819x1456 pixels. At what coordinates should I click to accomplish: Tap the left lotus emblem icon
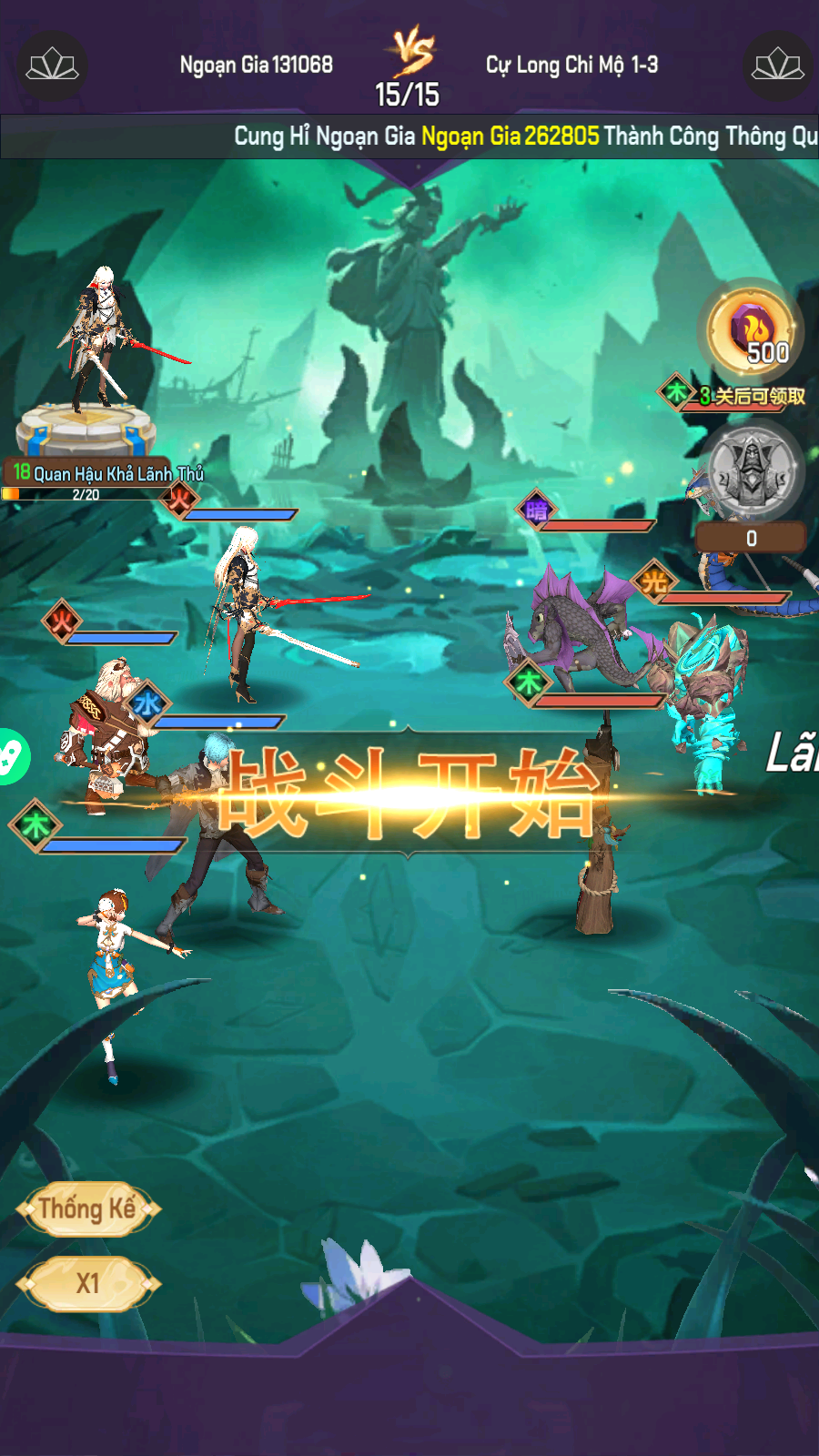point(52,66)
